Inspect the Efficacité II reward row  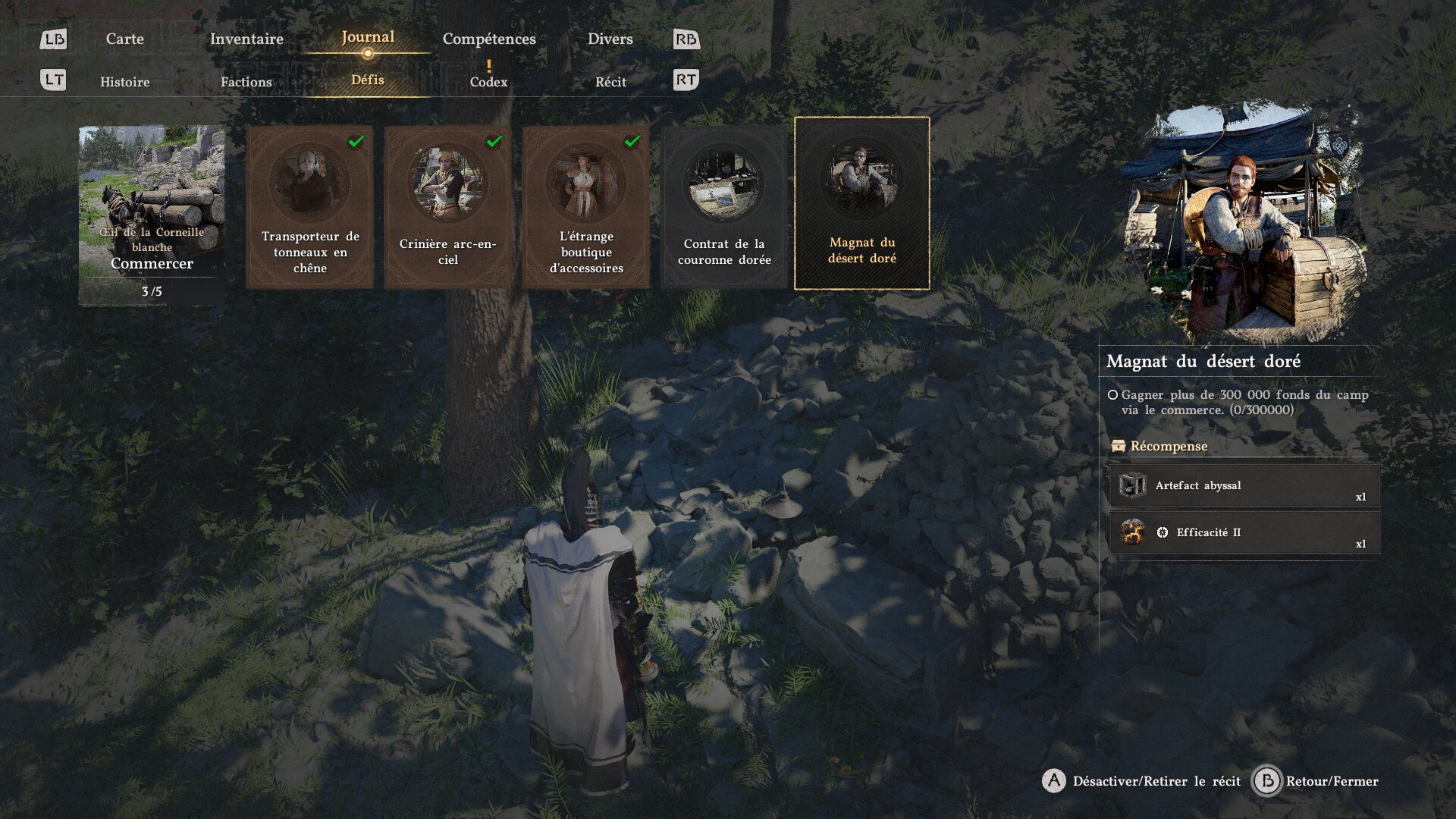point(1244,532)
